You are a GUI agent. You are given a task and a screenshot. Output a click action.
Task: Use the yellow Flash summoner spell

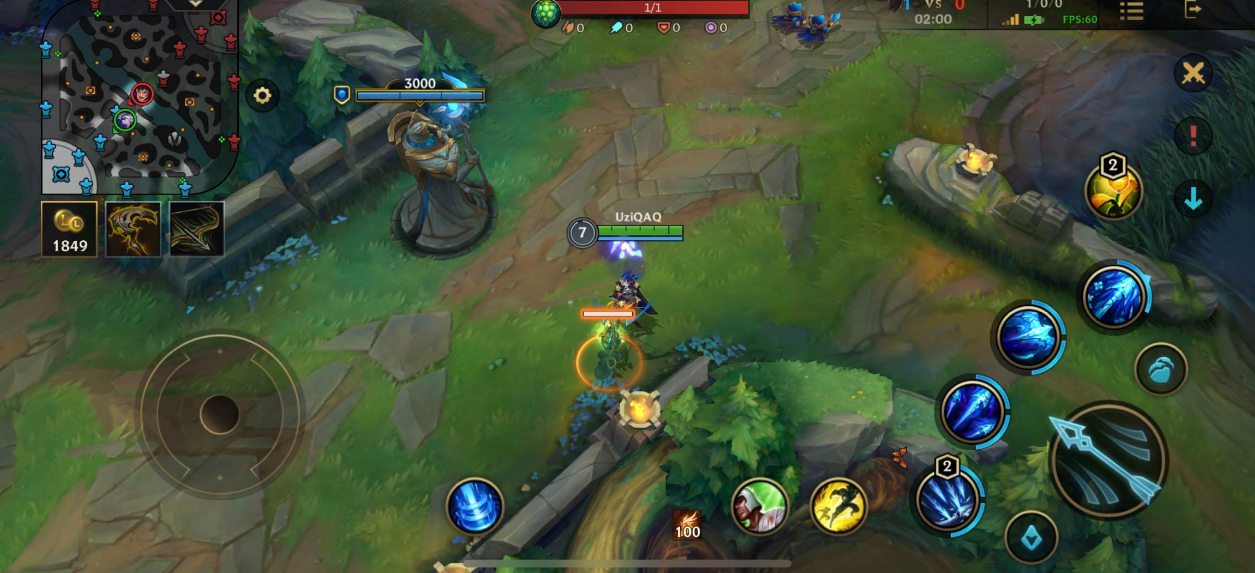(838, 506)
